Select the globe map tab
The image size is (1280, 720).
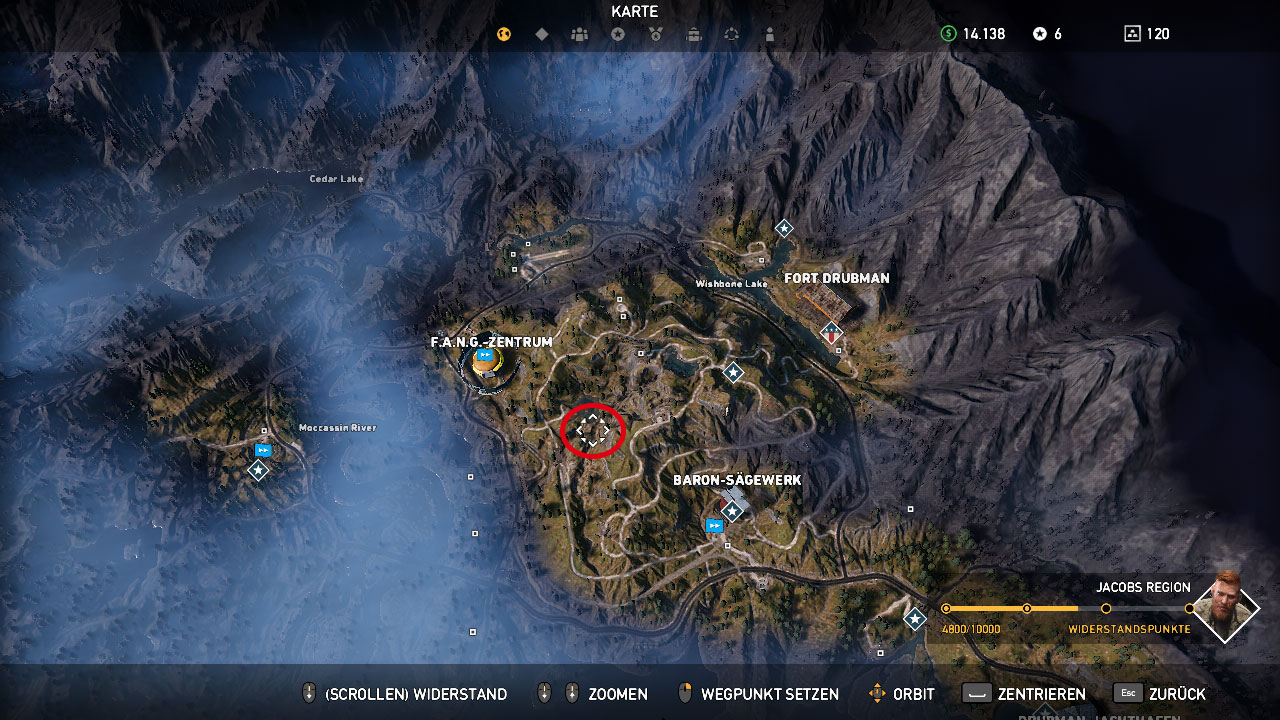coord(504,34)
